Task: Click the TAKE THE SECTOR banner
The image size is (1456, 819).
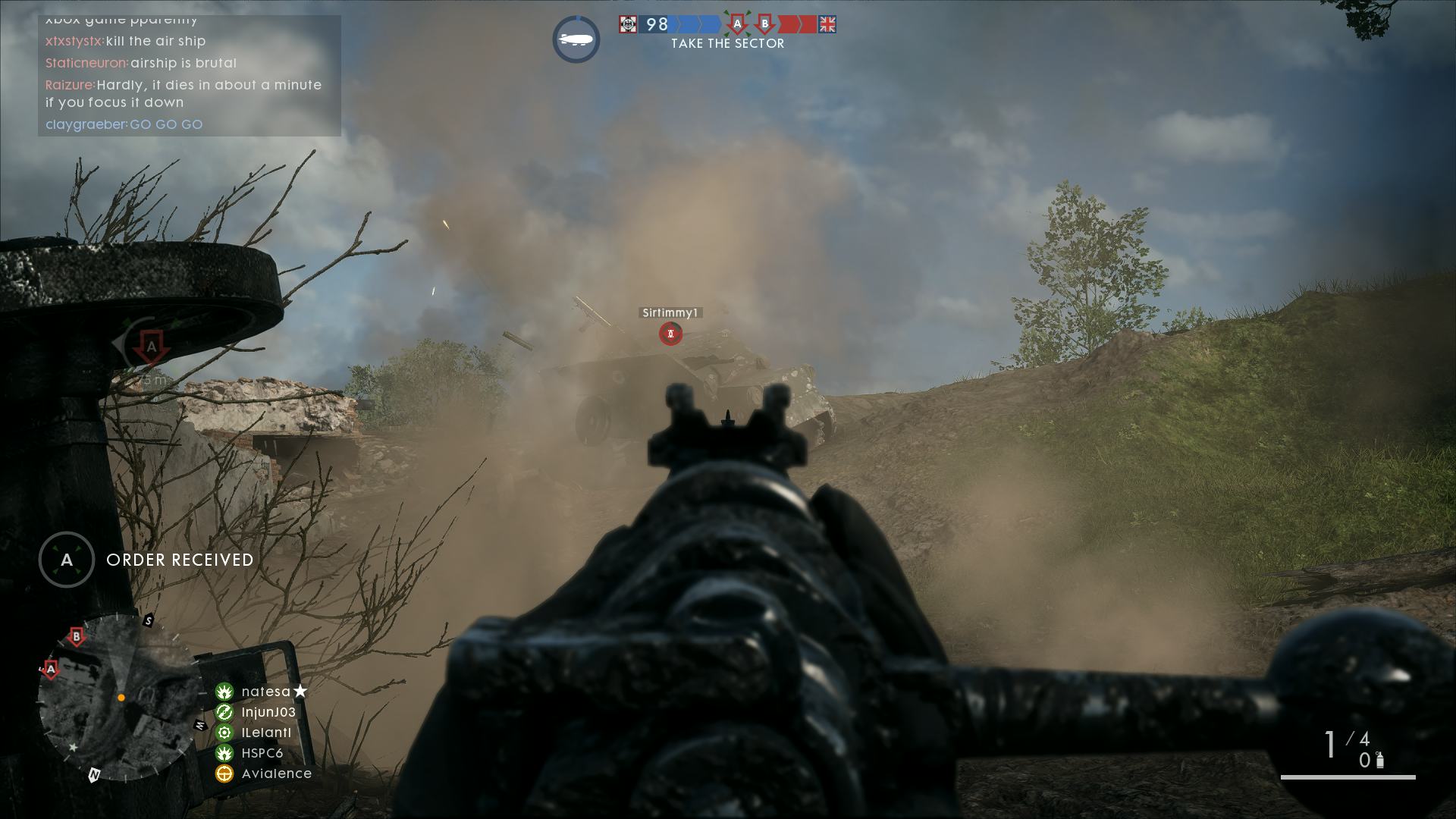Action: [726, 44]
